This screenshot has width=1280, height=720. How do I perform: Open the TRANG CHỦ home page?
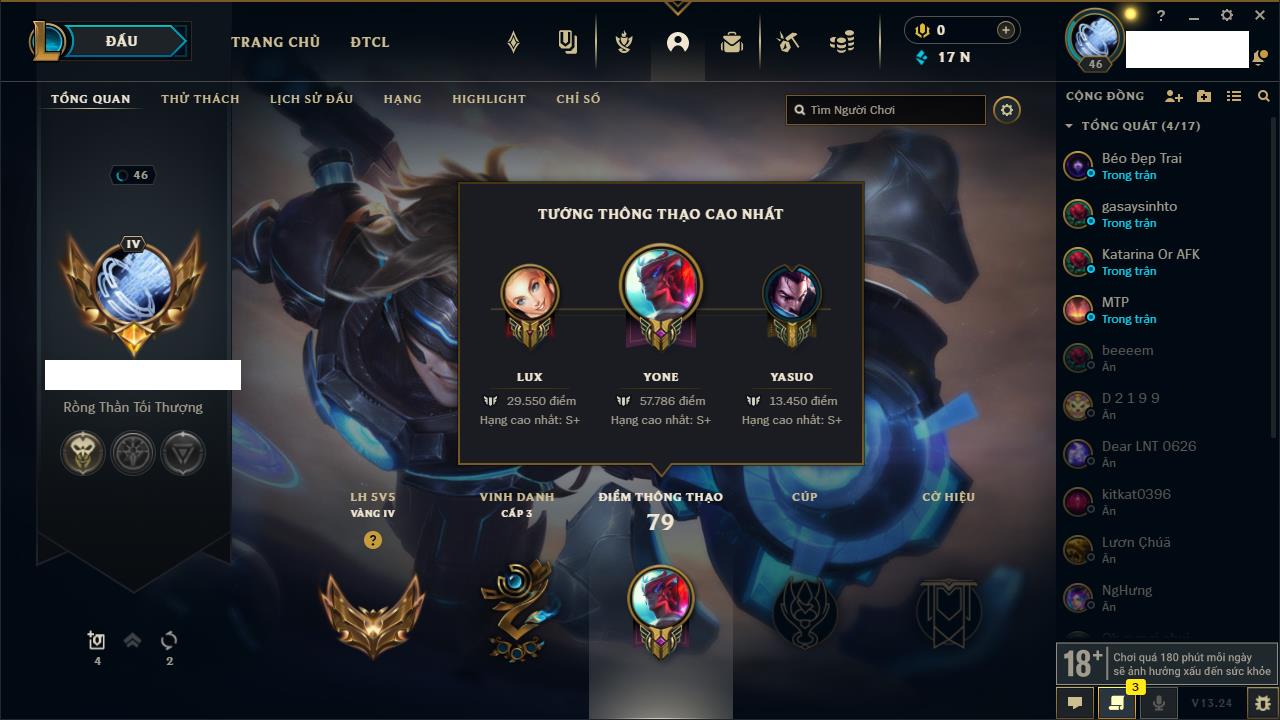275,42
